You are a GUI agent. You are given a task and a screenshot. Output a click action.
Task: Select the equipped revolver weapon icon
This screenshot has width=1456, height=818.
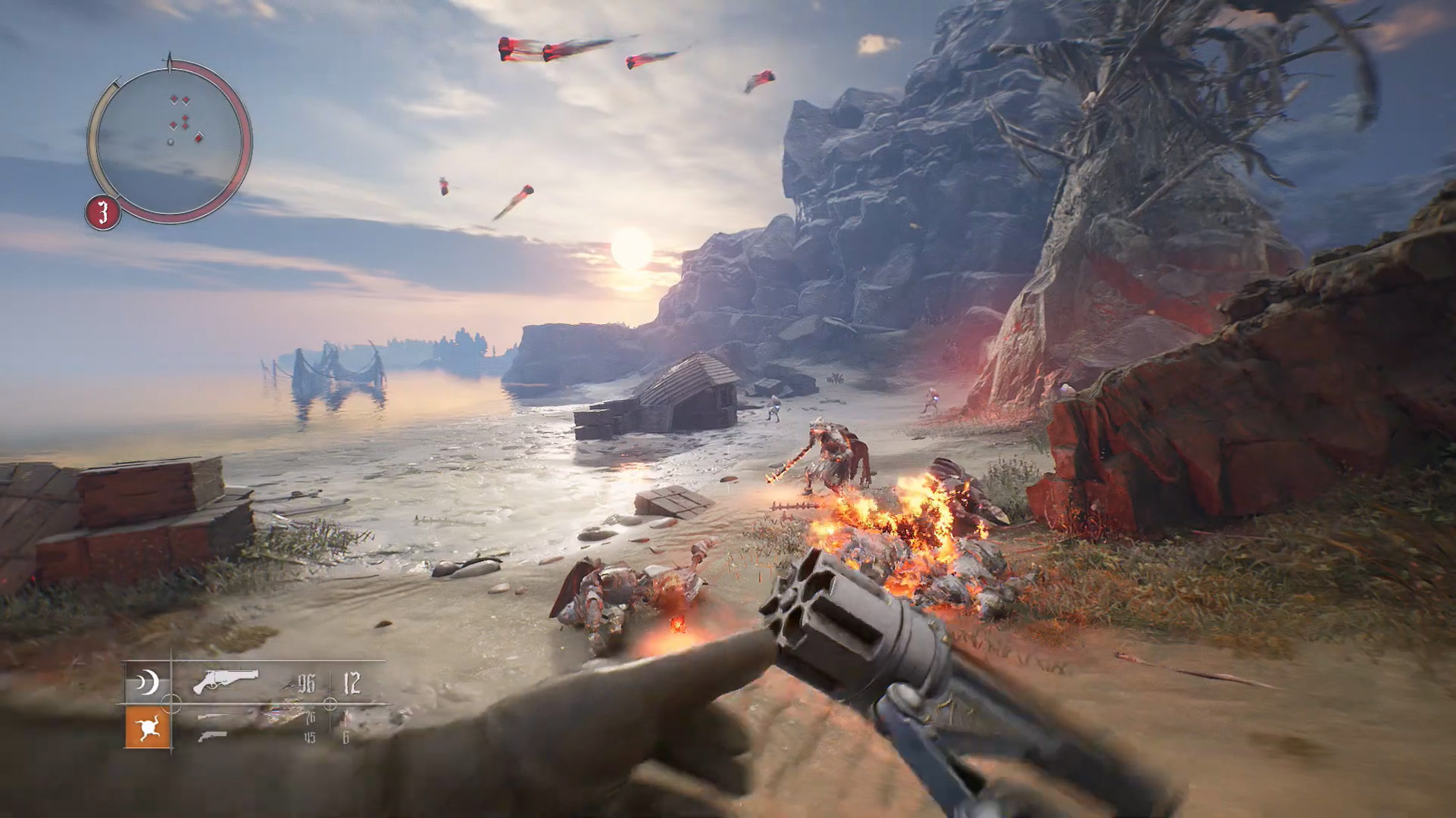[x=225, y=681]
